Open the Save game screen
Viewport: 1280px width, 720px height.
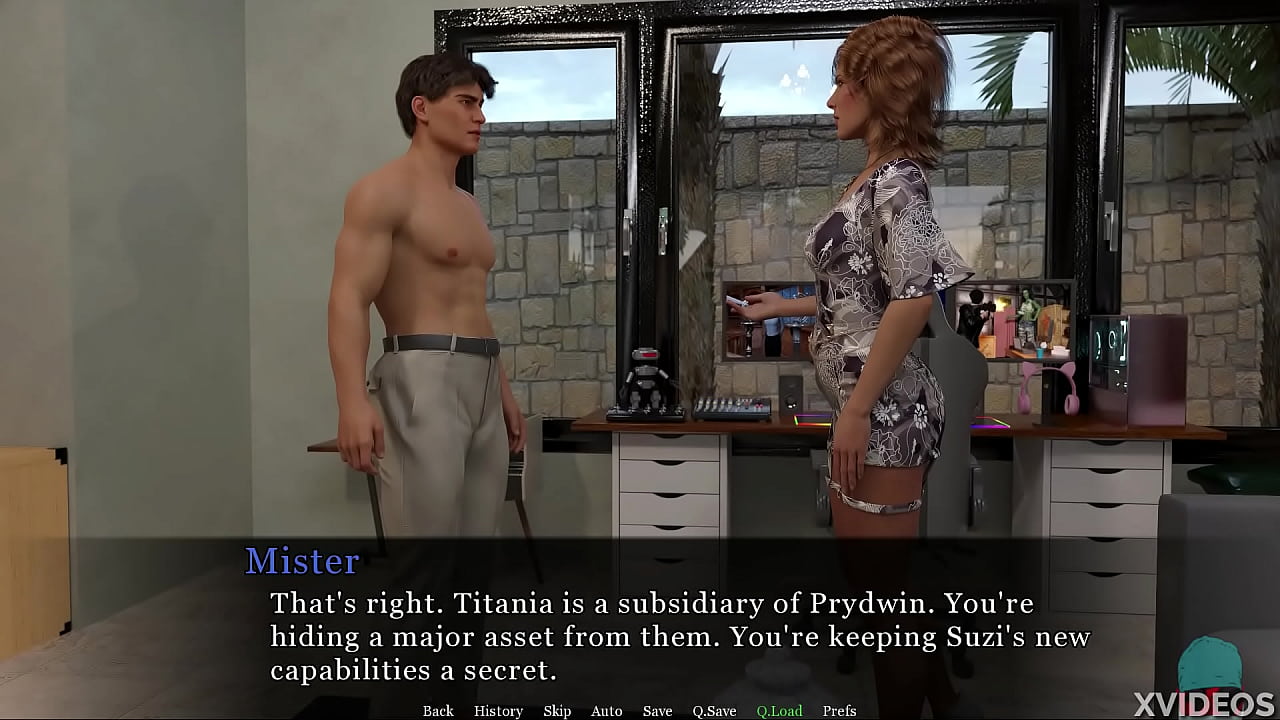(x=657, y=711)
